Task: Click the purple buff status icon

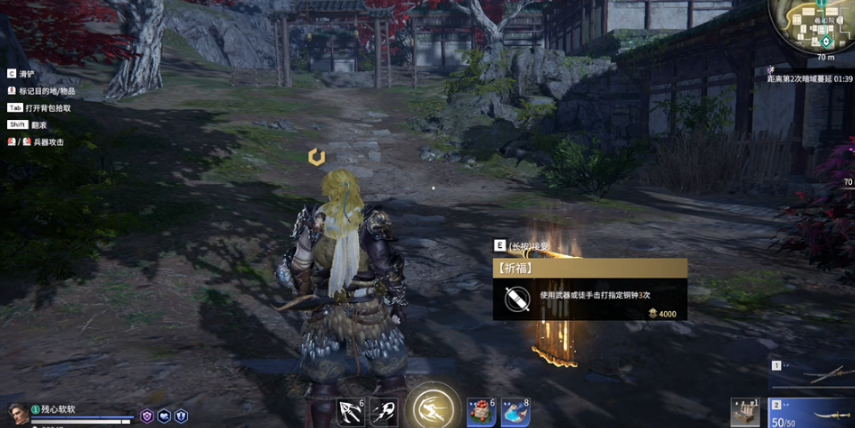Action: (147, 416)
